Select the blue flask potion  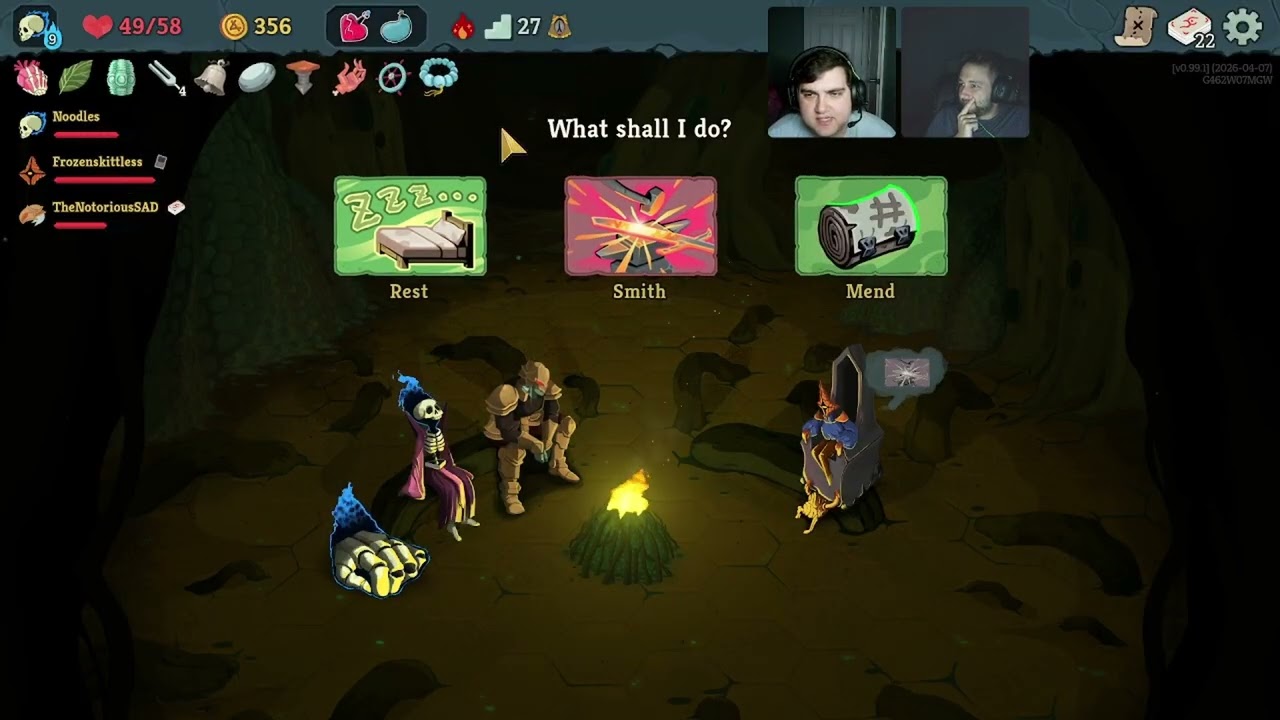click(x=396, y=27)
